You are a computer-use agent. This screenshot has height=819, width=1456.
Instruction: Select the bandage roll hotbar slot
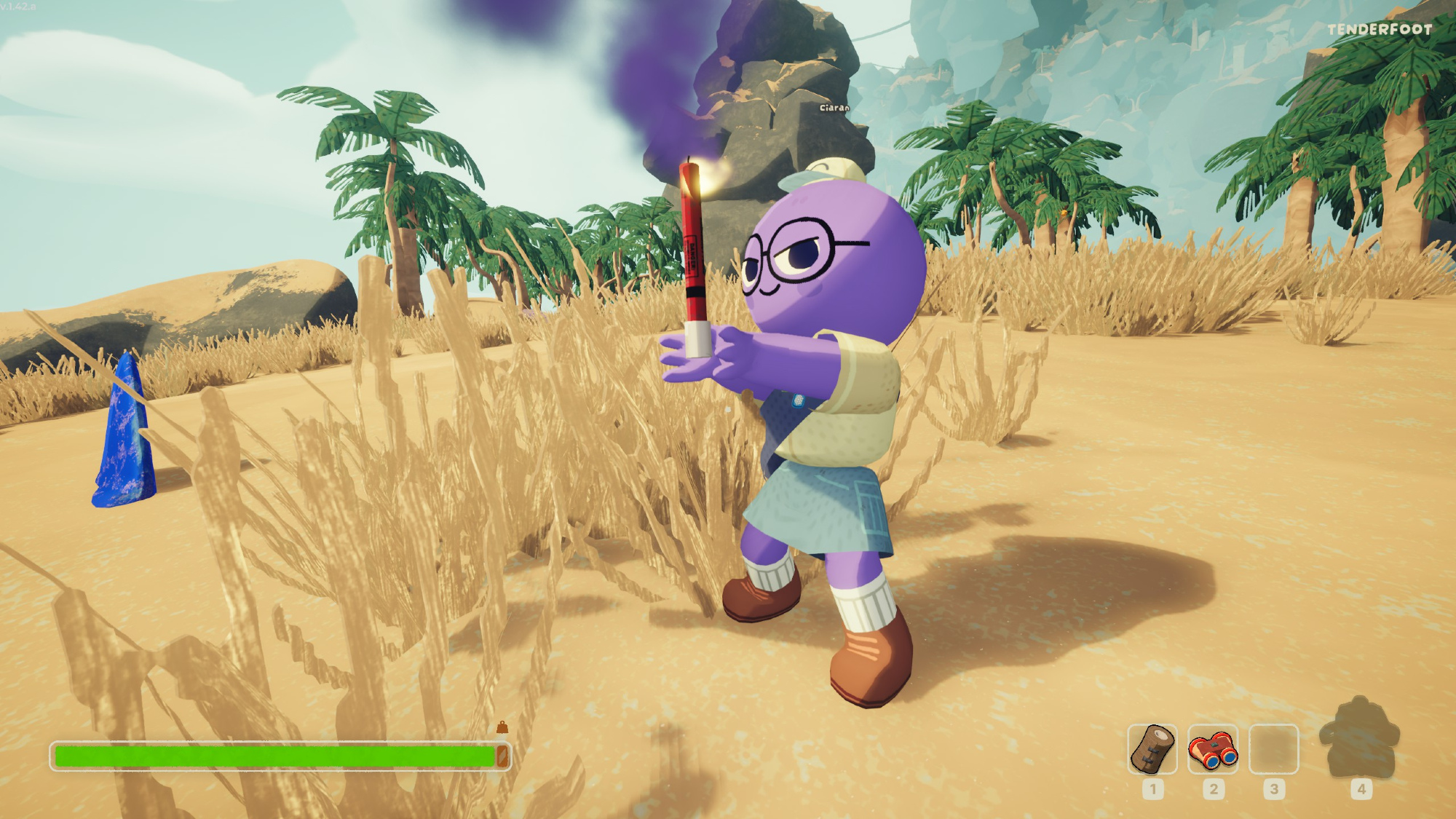point(1152,748)
